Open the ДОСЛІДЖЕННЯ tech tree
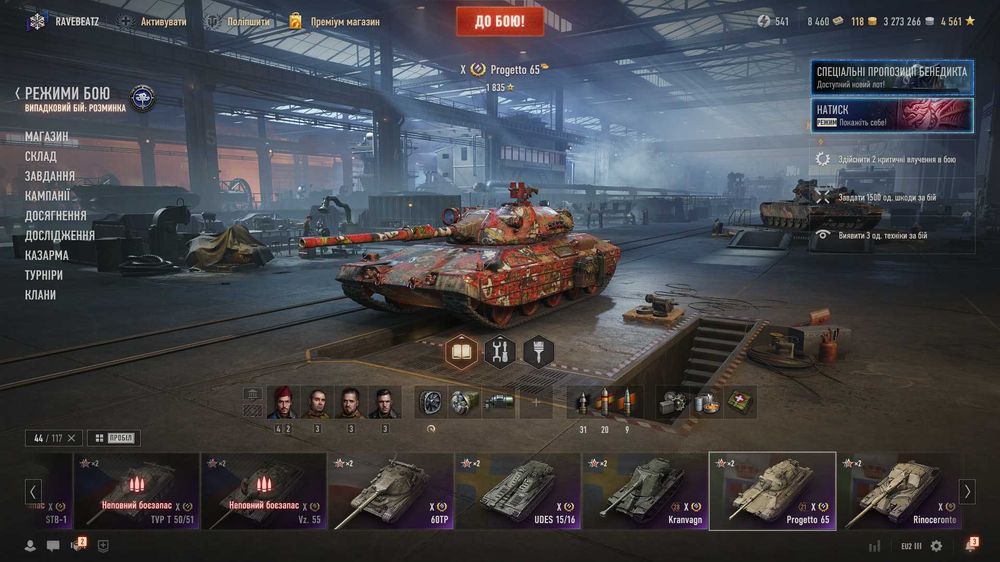The image size is (1000, 562). [60, 235]
